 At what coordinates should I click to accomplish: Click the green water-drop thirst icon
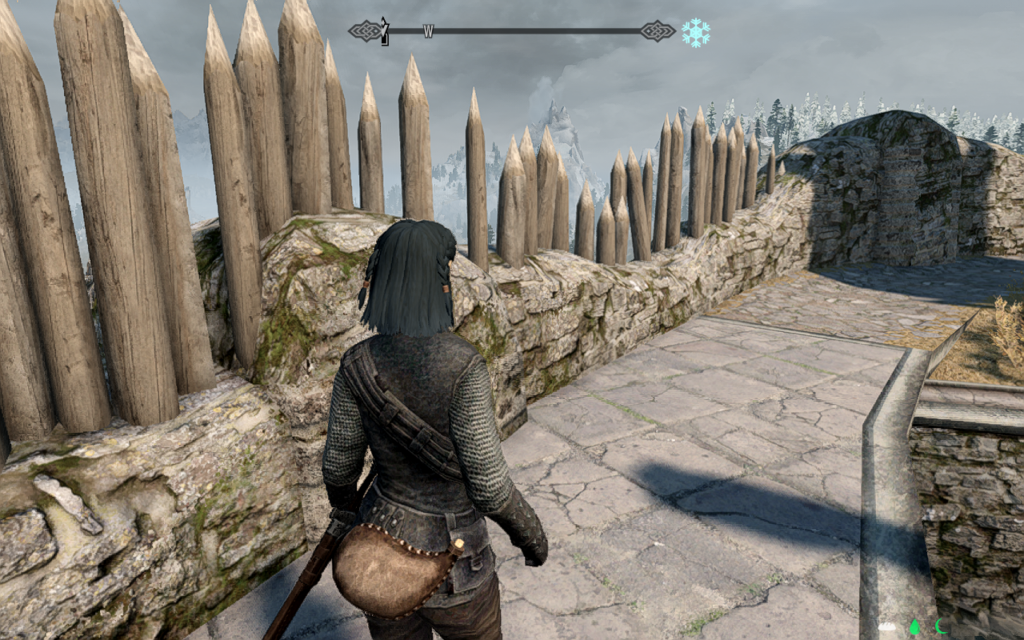(914, 628)
